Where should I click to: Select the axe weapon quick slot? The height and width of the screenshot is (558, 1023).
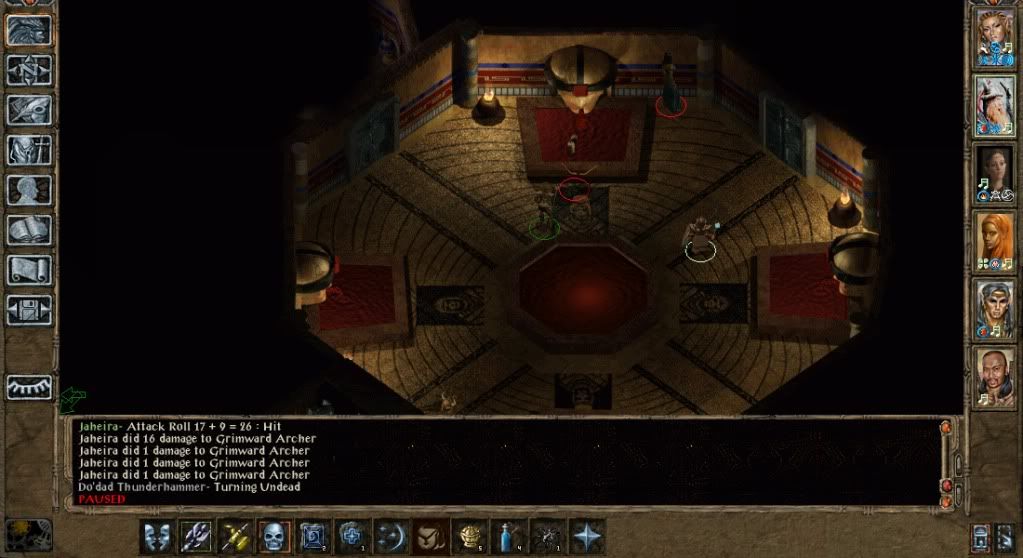tap(197, 537)
